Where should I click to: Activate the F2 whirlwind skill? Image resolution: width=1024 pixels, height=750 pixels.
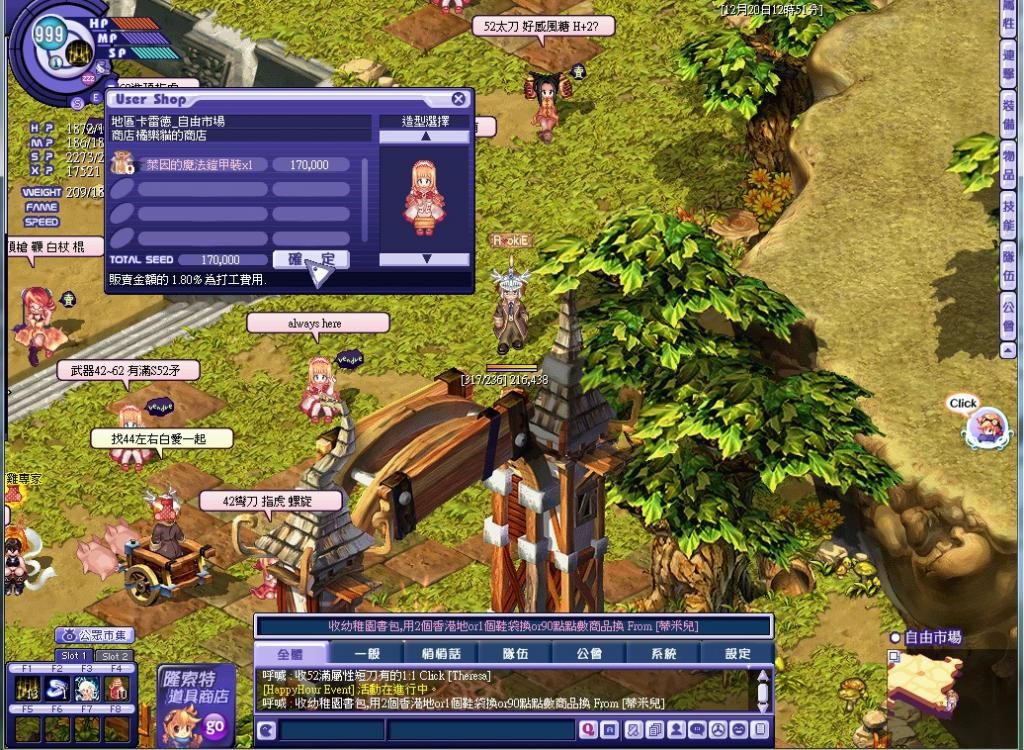(56, 688)
